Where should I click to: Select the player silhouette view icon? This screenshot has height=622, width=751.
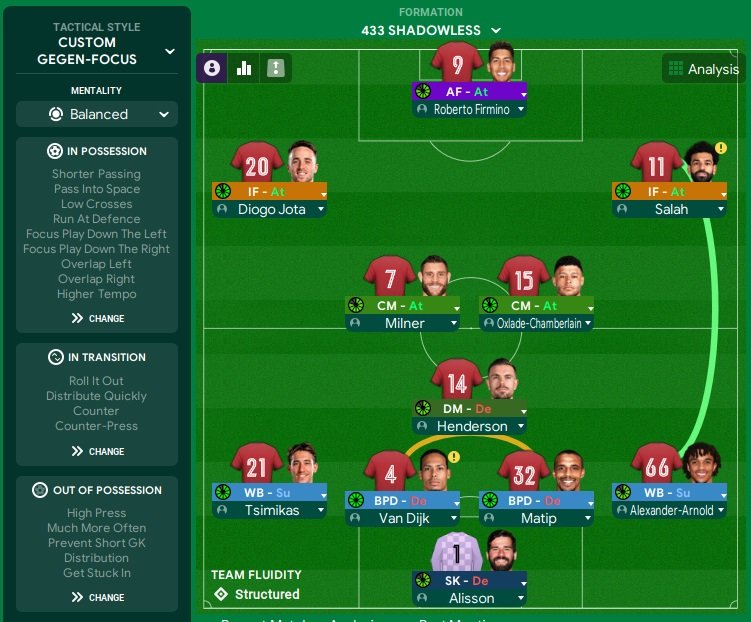point(211,68)
